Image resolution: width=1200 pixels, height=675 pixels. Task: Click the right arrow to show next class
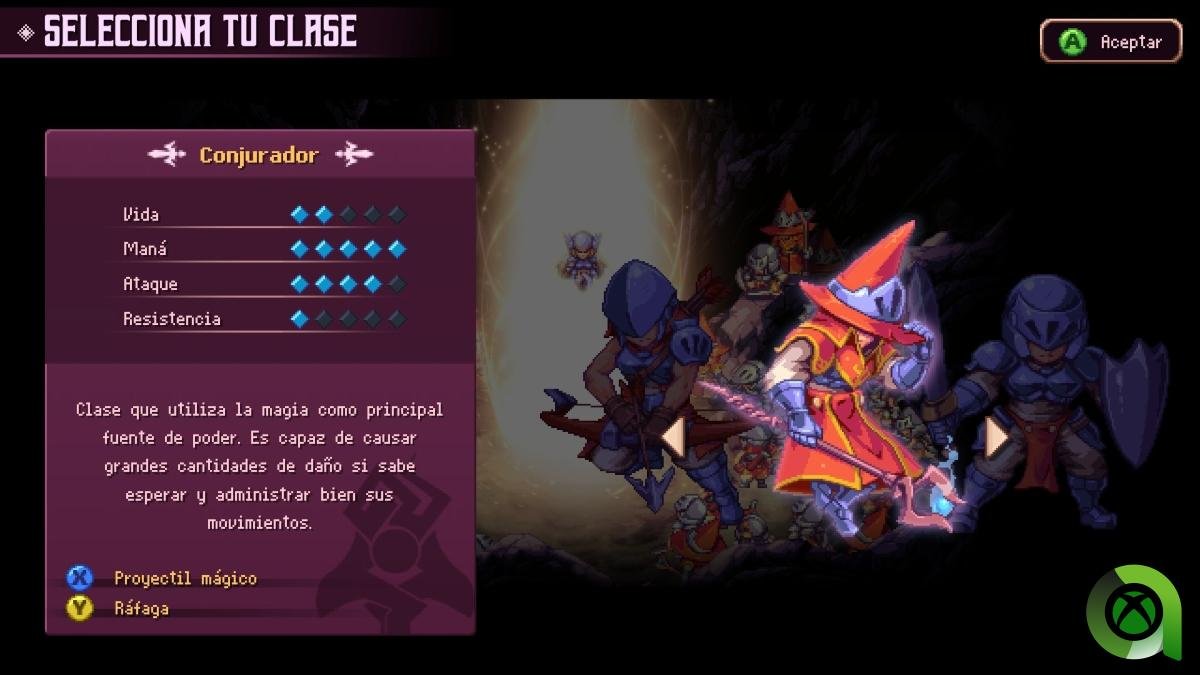(996, 437)
